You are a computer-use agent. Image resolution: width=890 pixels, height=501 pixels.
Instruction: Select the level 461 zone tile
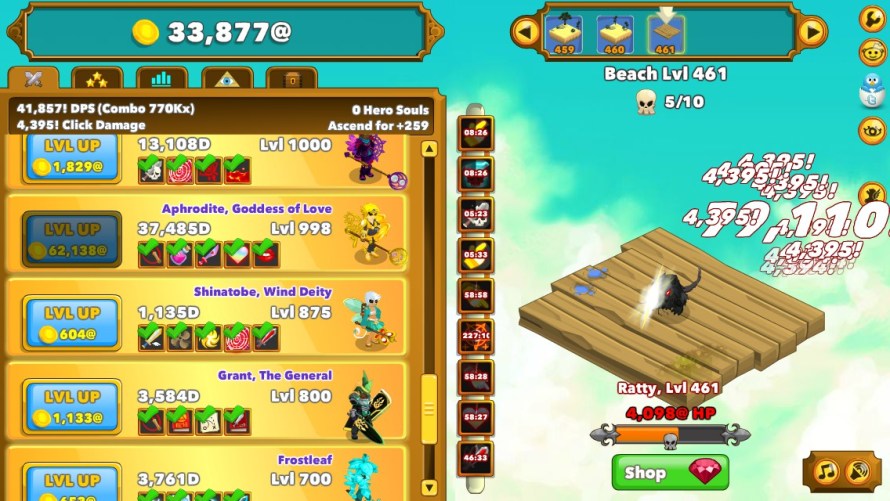coord(664,34)
